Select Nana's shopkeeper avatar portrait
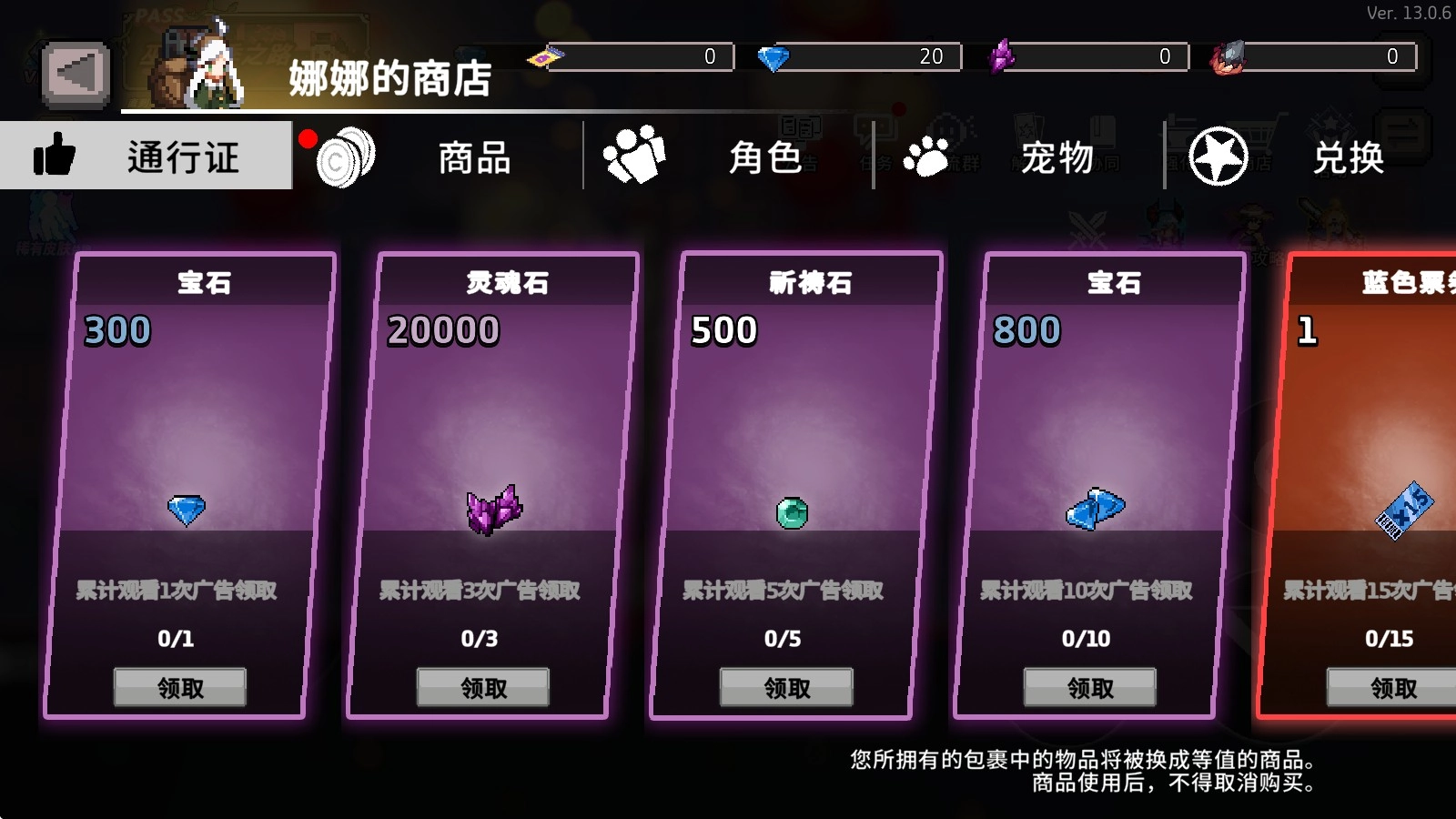This screenshot has height=819, width=1456. point(196,59)
